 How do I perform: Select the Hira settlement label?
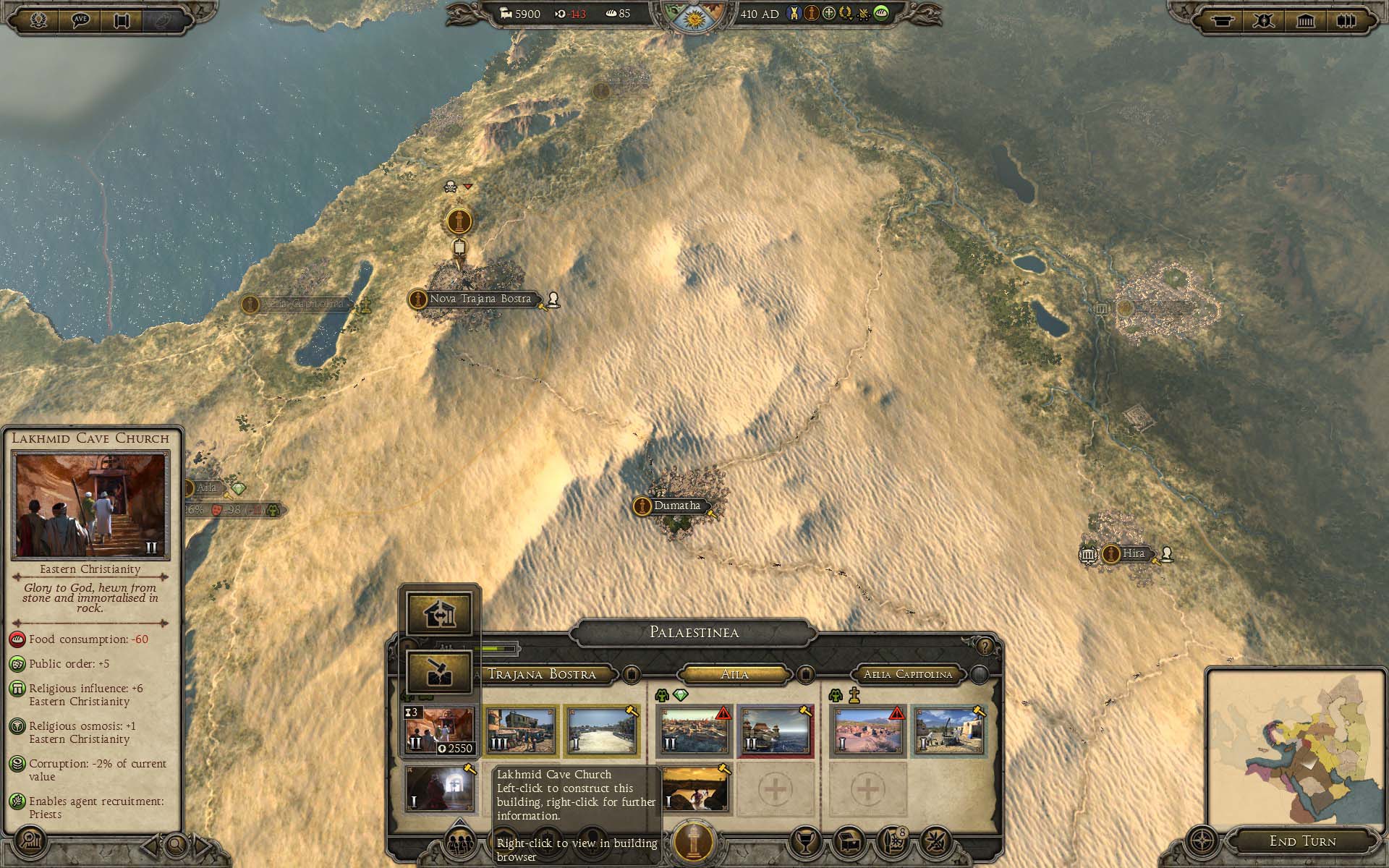(x=1133, y=554)
